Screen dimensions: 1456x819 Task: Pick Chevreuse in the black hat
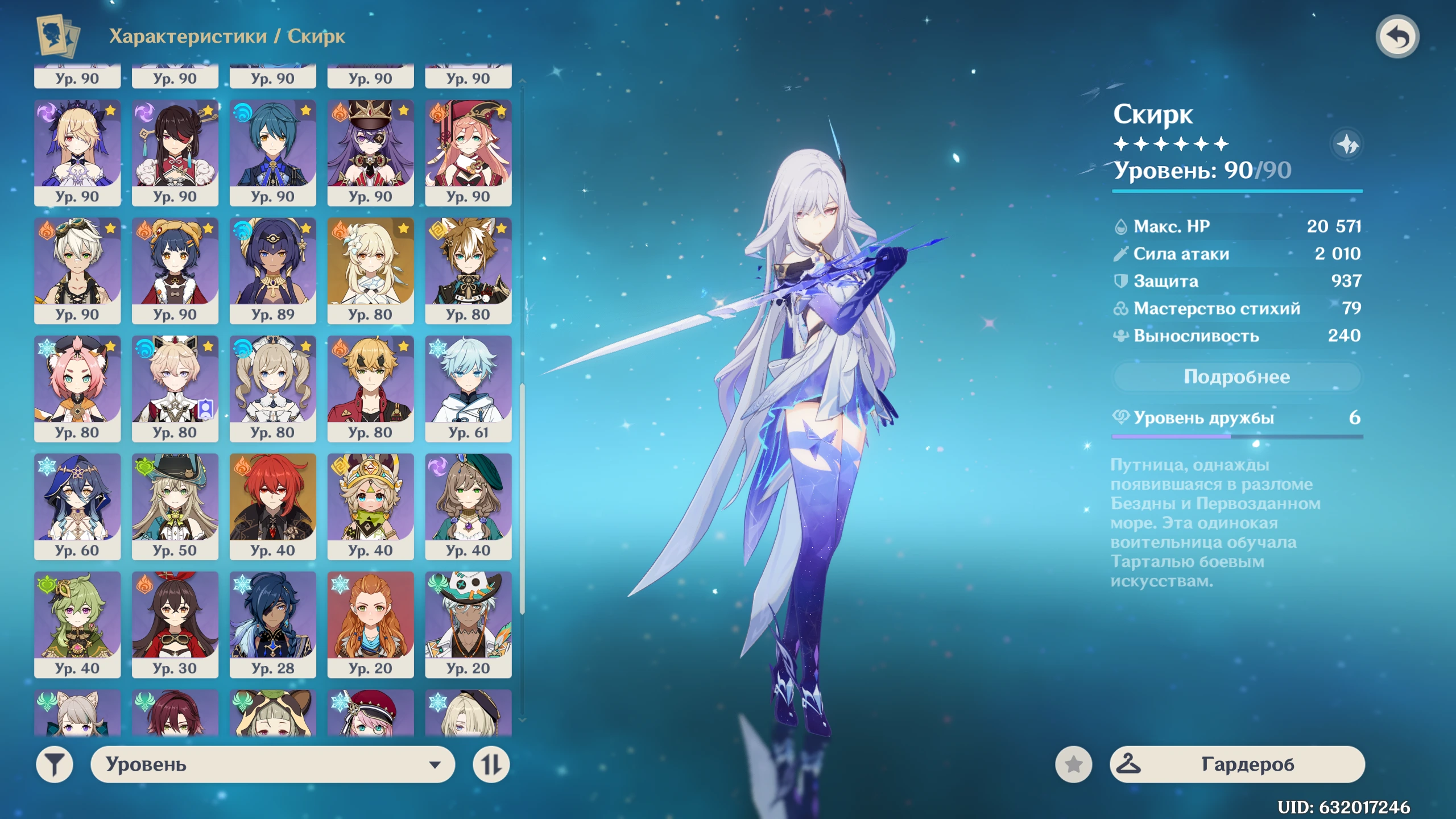click(371, 151)
